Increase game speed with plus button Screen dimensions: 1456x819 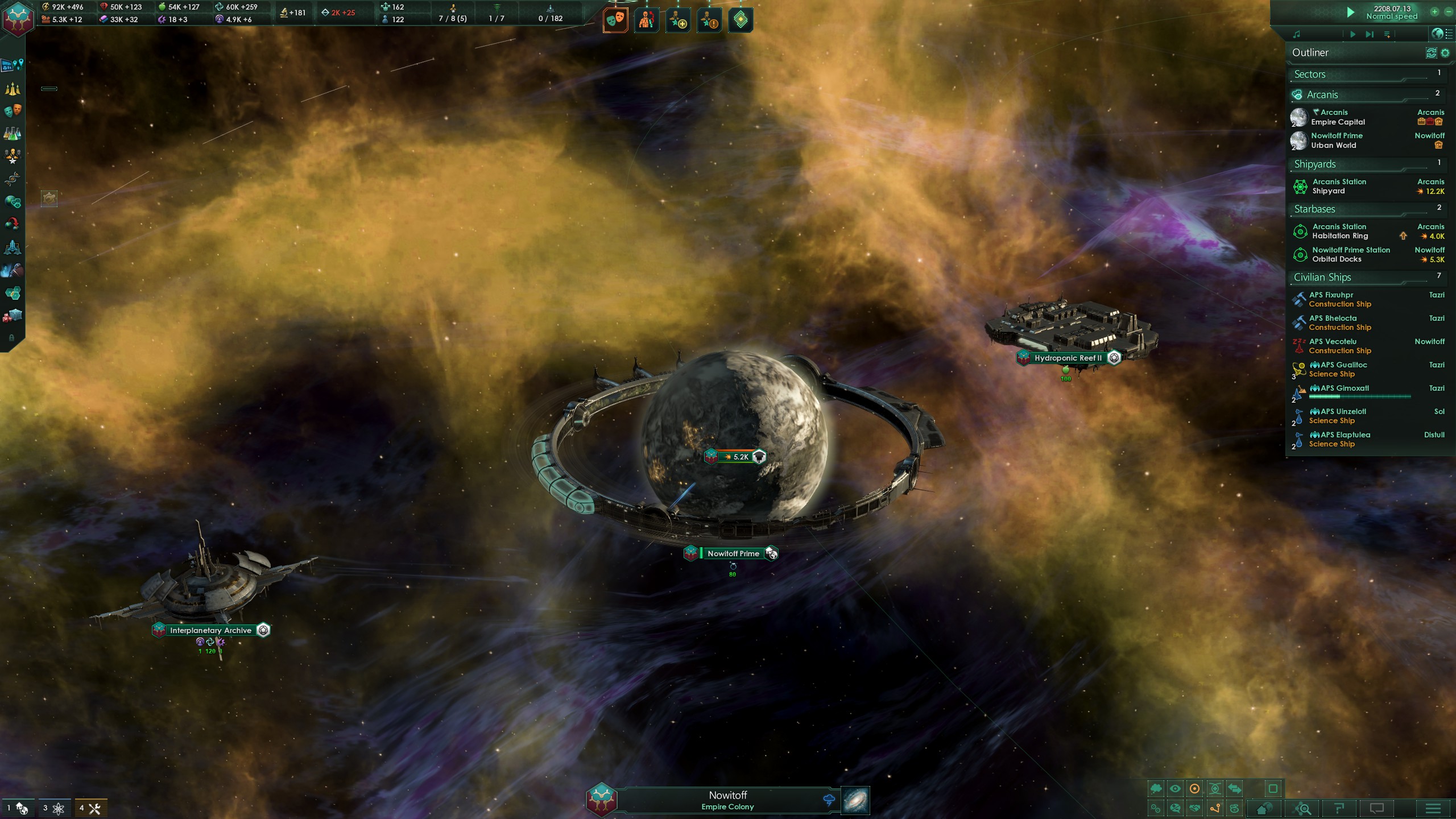tap(1435, 11)
